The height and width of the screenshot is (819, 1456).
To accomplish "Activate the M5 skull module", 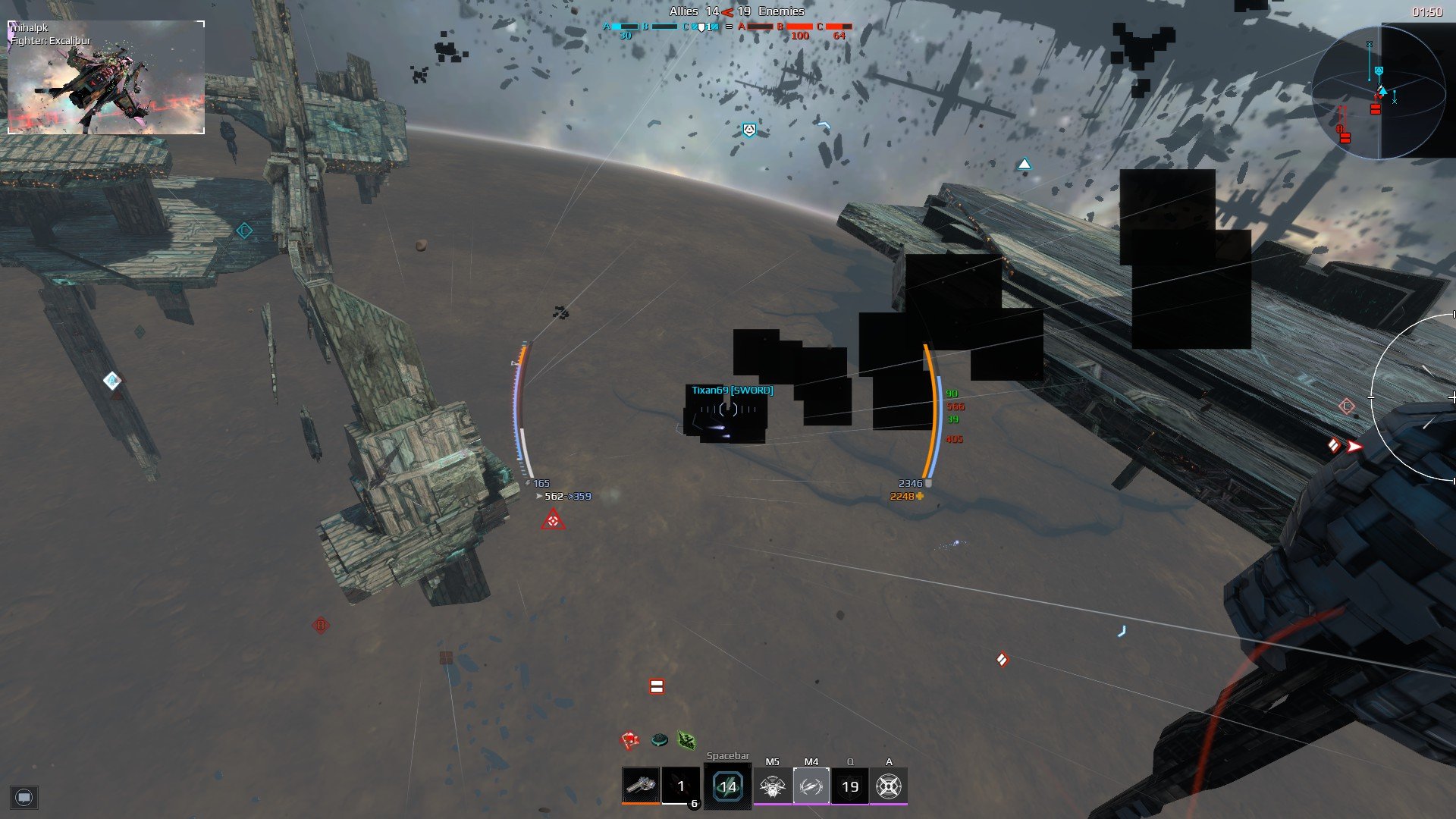I will (x=772, y=786).
